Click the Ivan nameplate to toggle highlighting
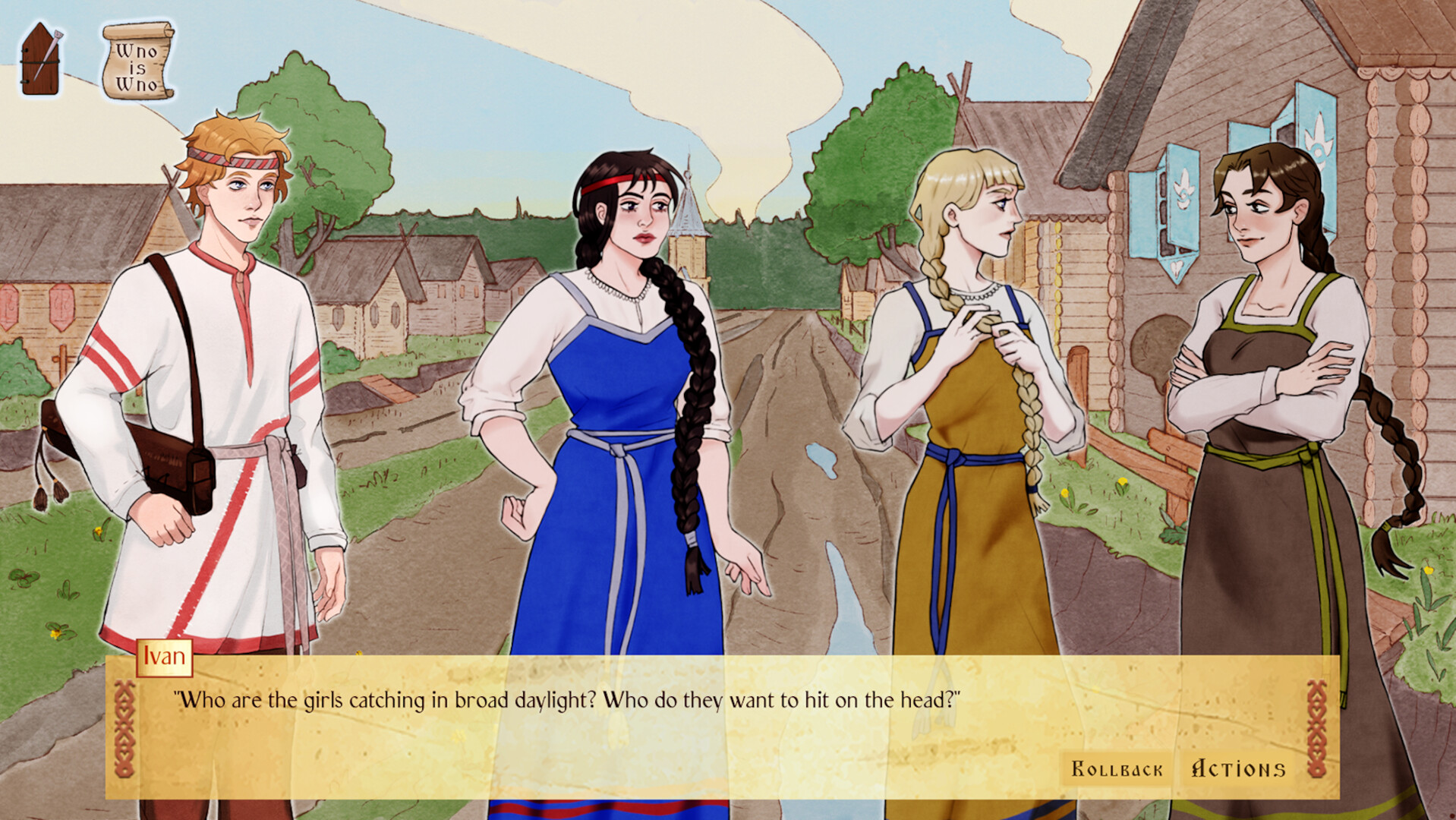1456x820 pixels. pos(166,657)
